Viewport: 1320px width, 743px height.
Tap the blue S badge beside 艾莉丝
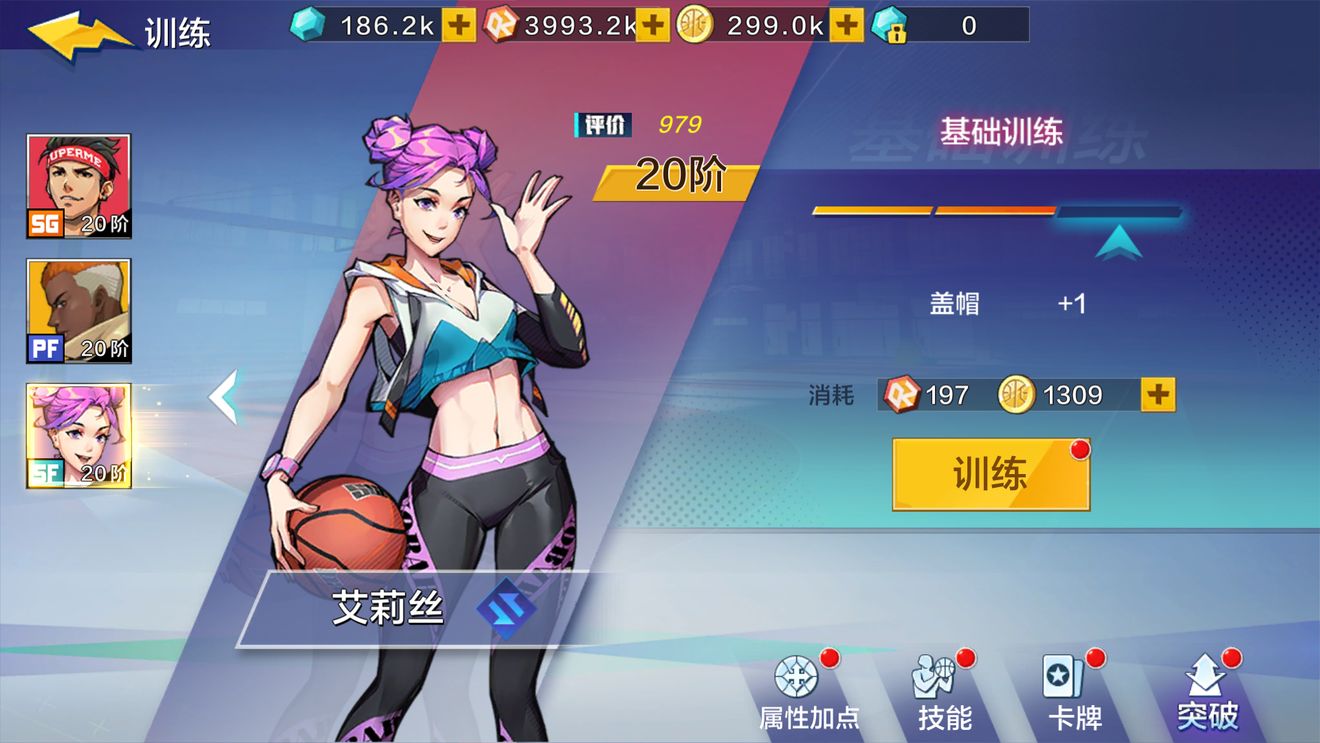(505, 608)
